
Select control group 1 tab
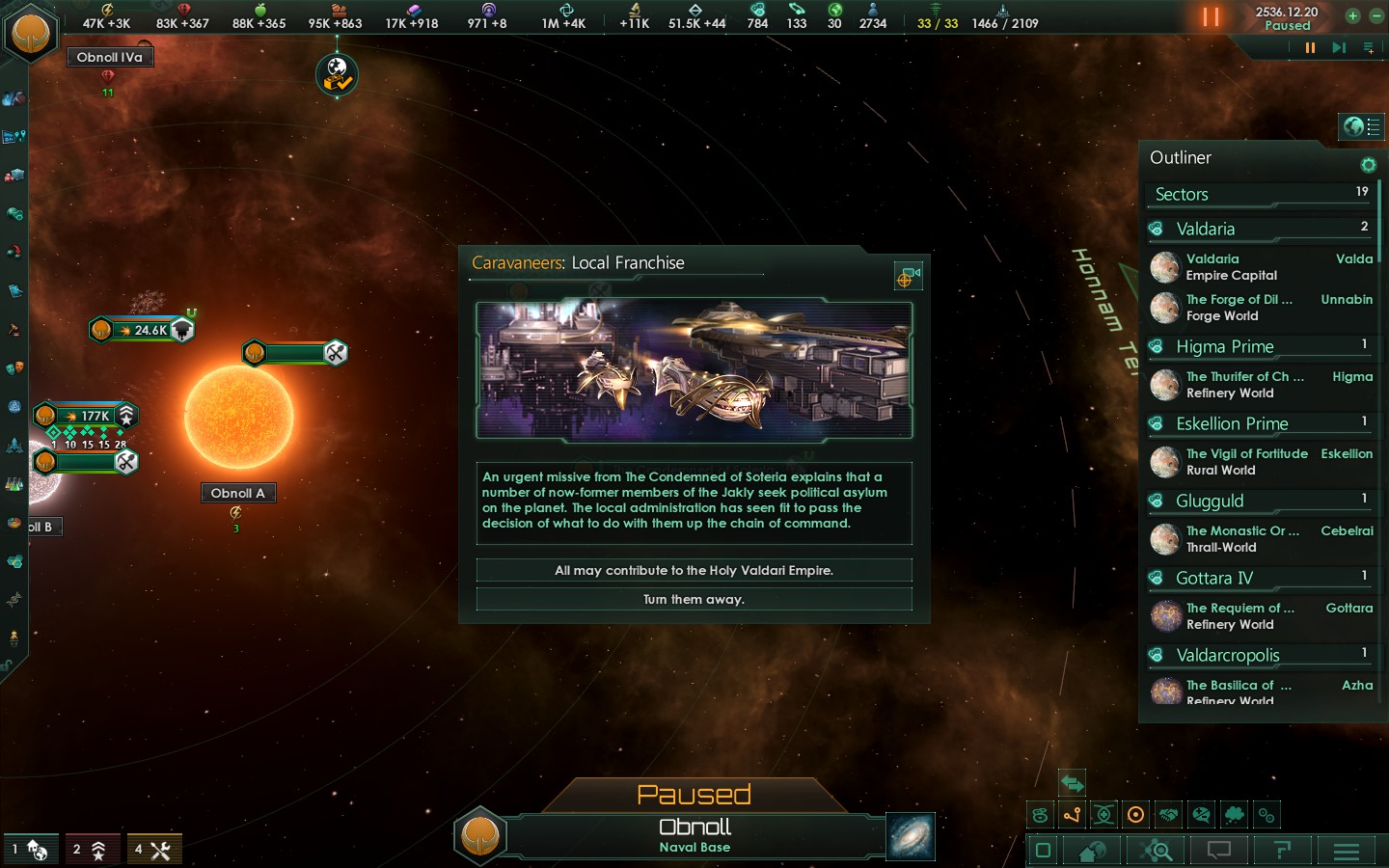30,850
